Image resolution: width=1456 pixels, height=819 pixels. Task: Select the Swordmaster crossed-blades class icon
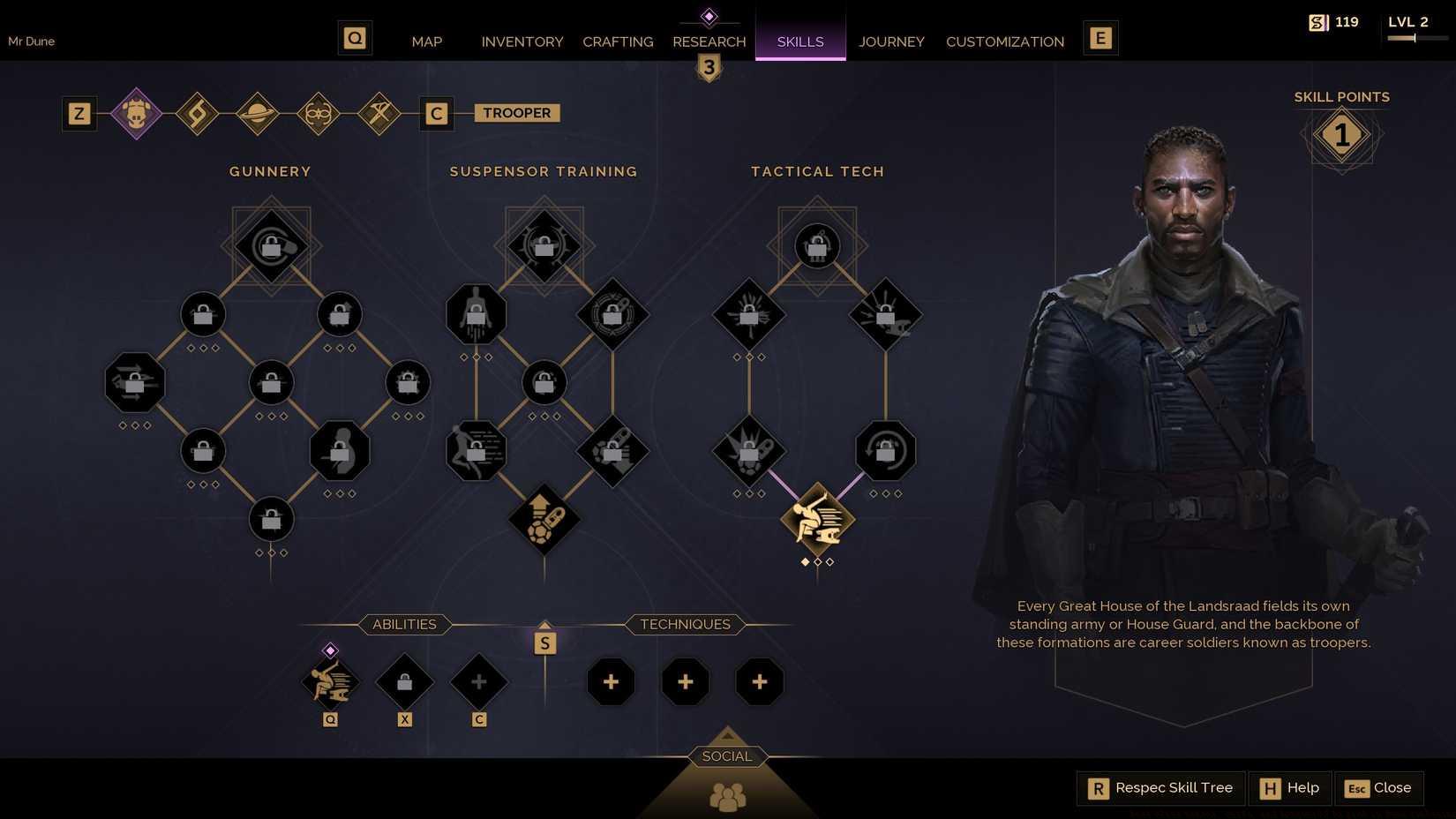379,113
